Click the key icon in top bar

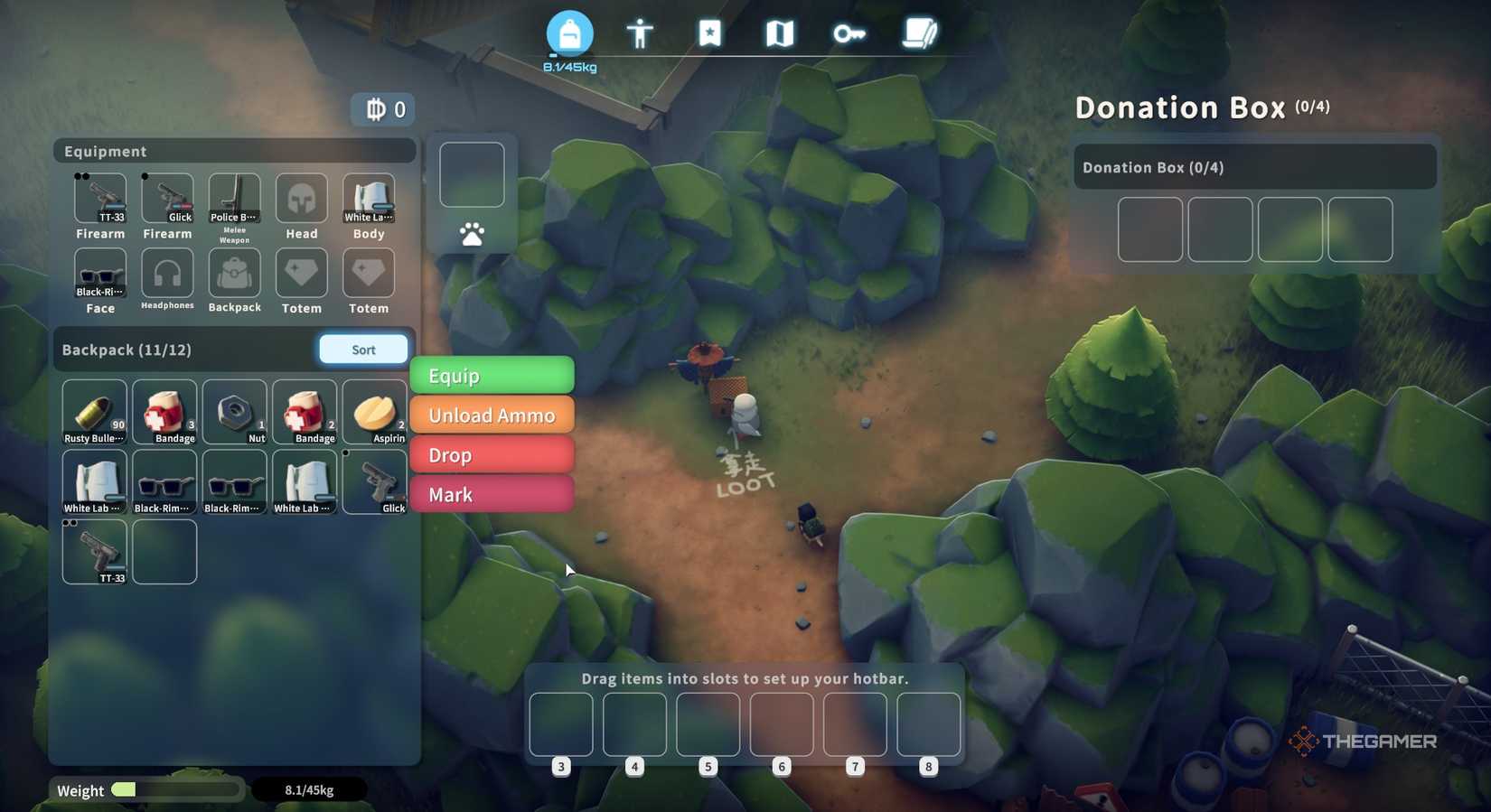849,33
